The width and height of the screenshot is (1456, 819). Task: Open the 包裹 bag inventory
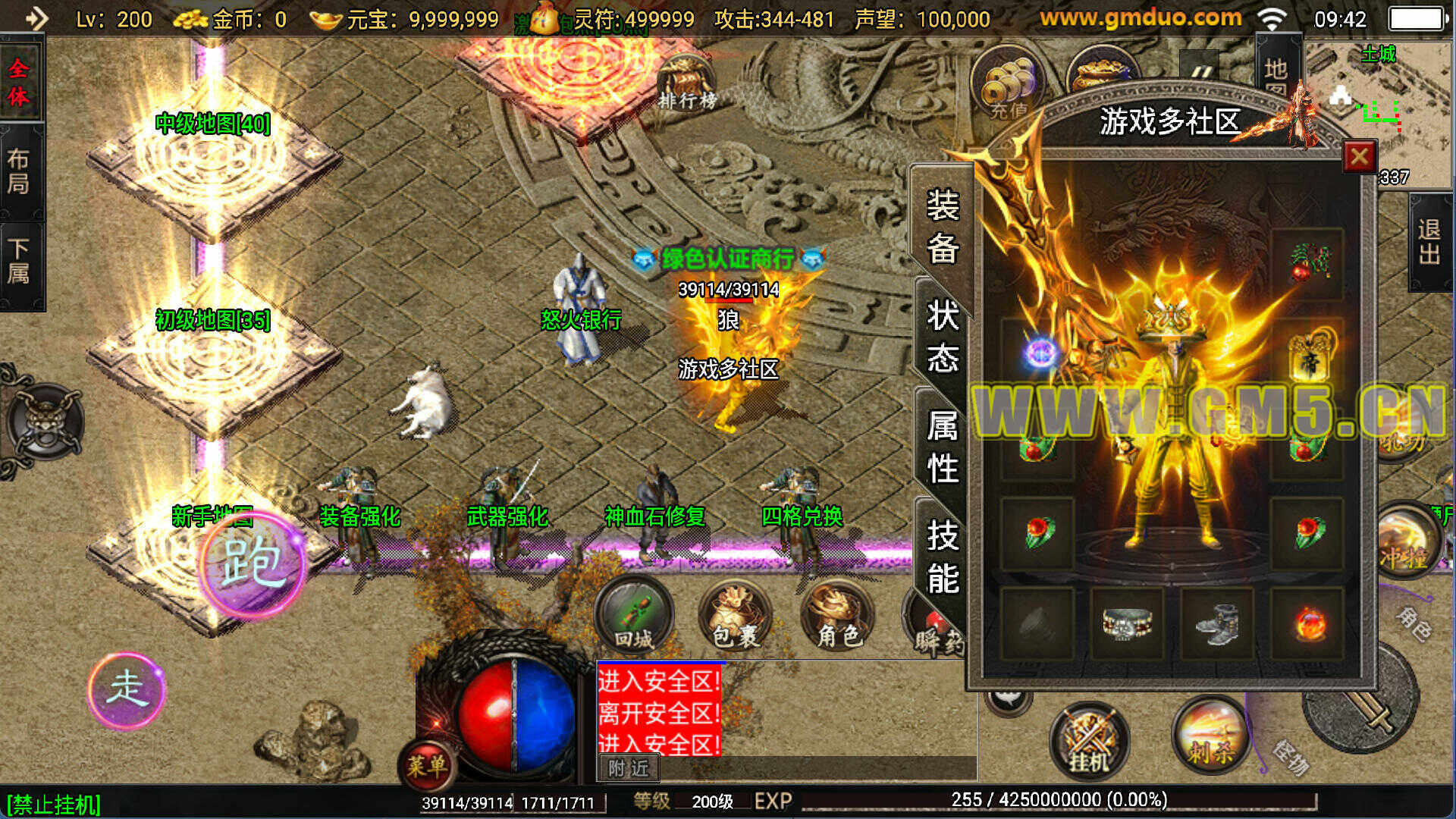[735, 616]
